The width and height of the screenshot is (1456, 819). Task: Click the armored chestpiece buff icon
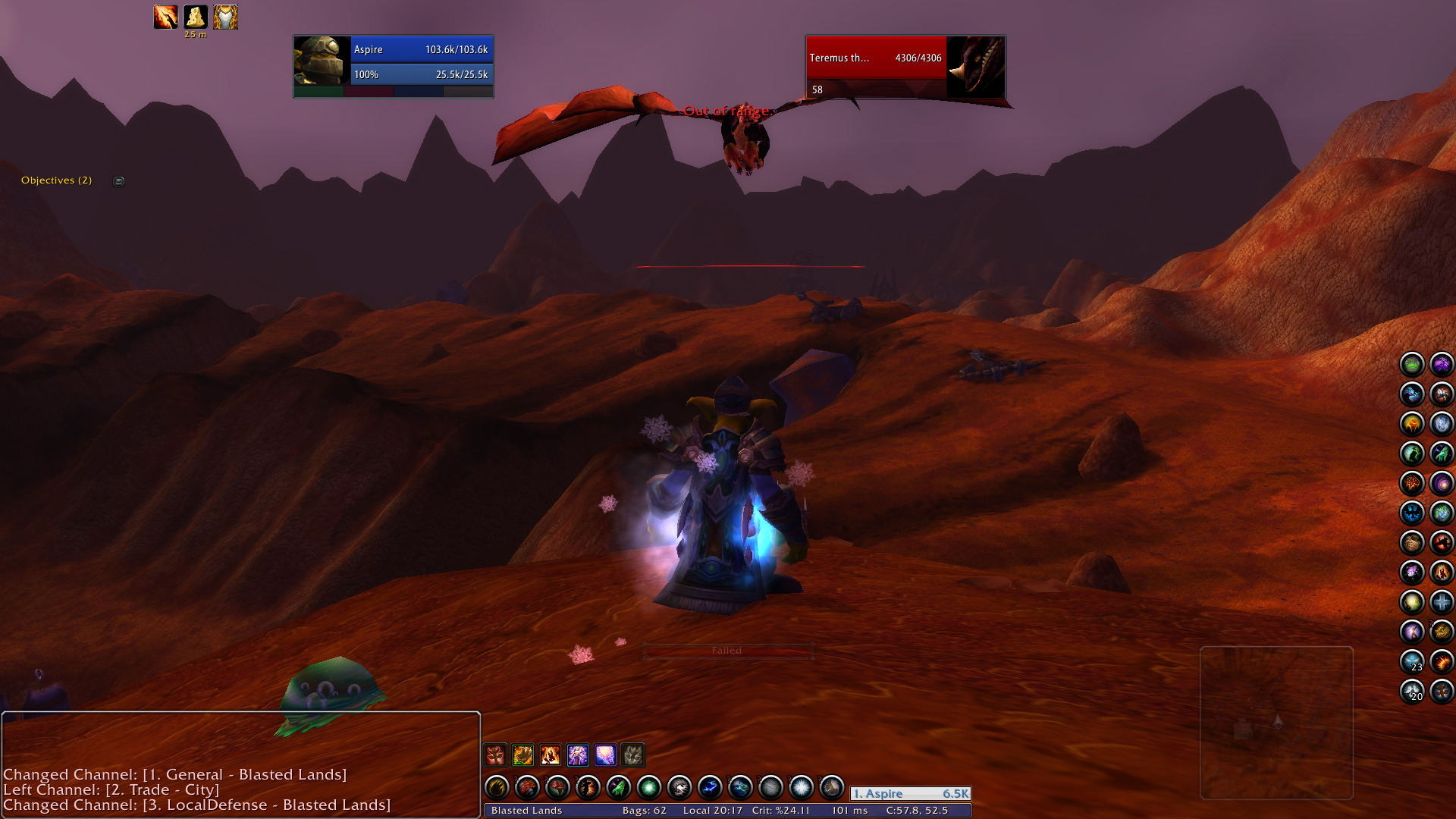tap(225, 17)
